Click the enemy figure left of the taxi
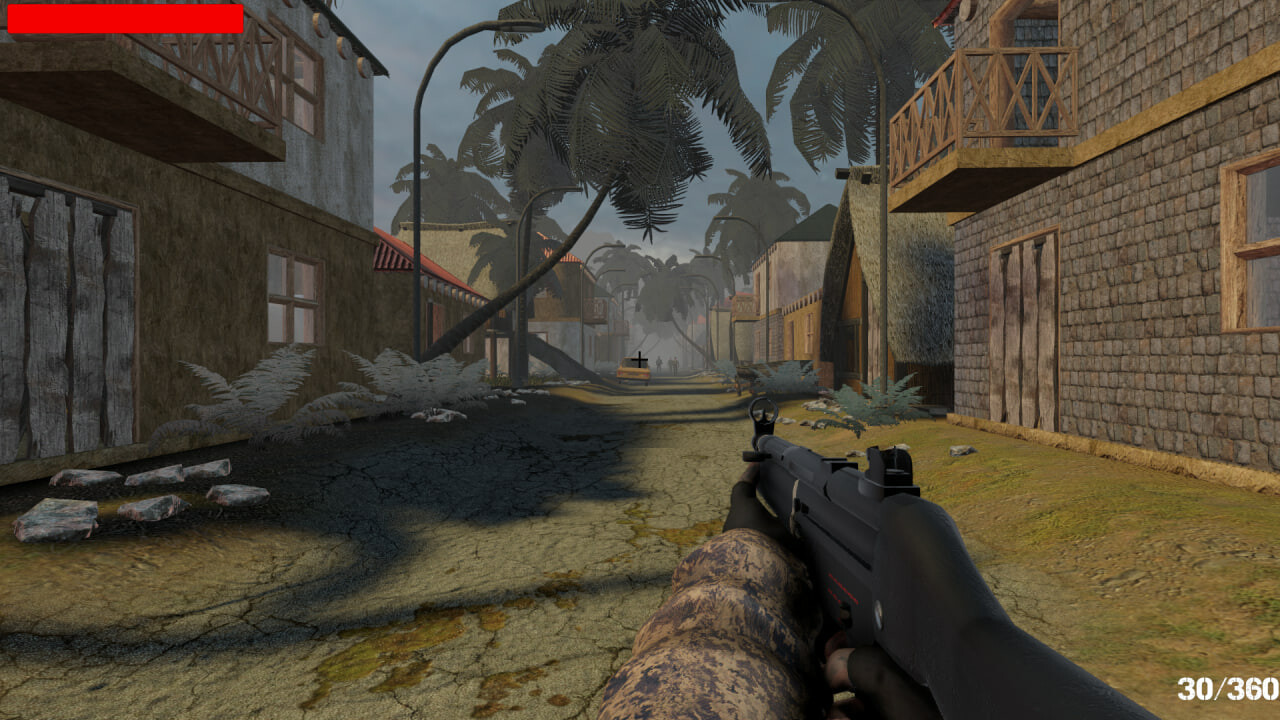 (x=659, y=364)
